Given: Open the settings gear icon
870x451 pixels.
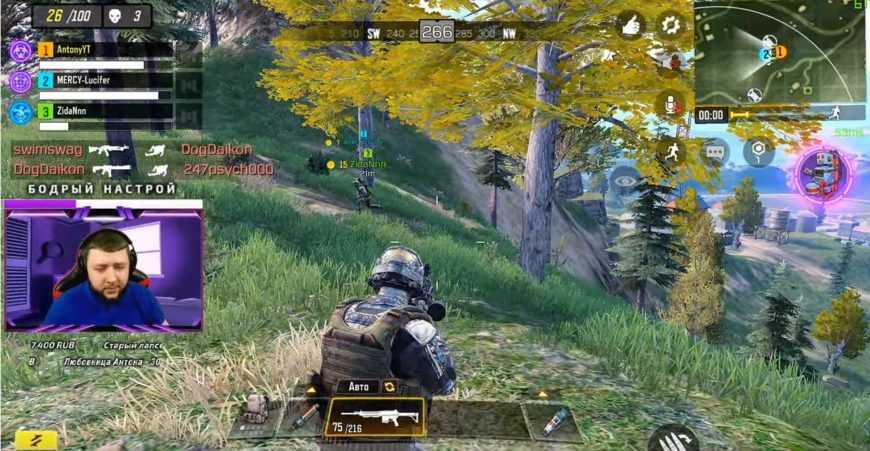Looking at the screenshot, I should 669,24.
